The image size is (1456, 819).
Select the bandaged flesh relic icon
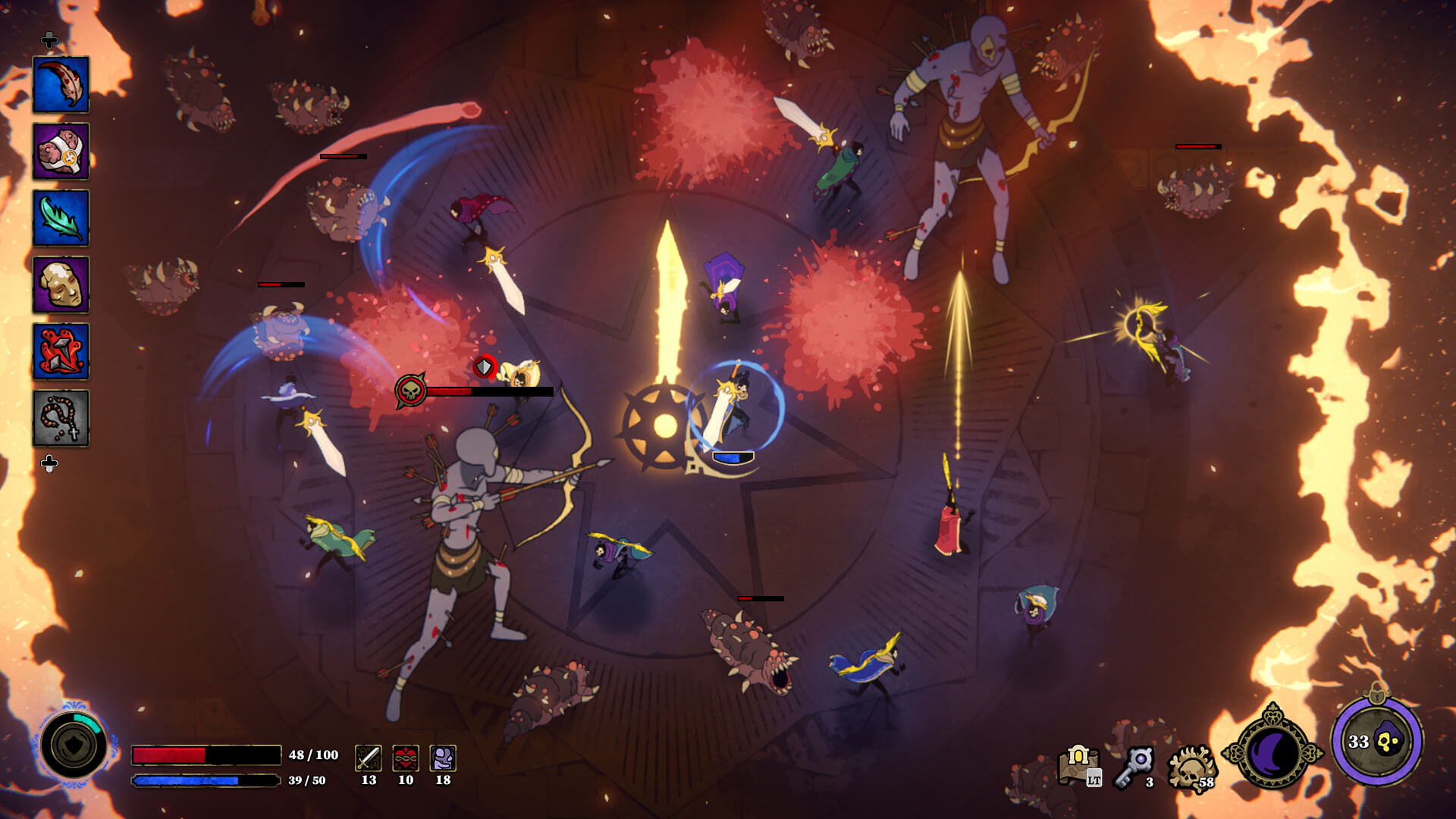coord(61,149)
